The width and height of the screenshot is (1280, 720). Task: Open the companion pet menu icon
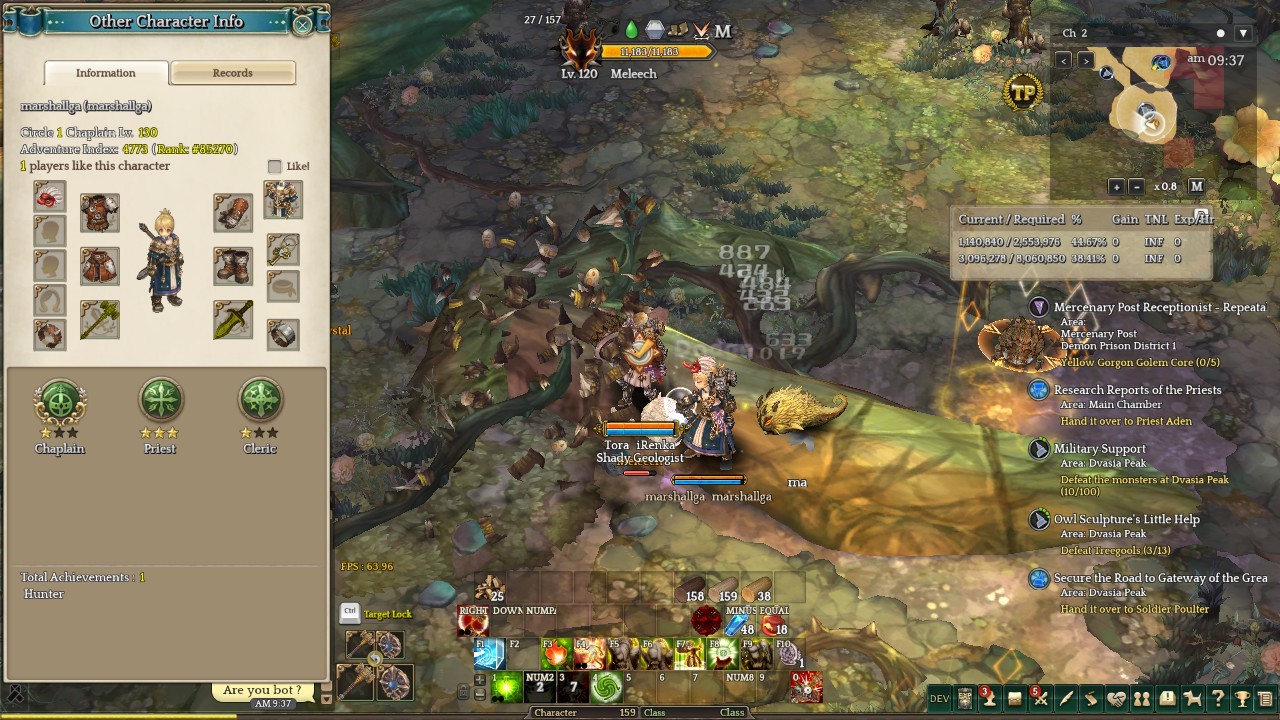tap(1192, 699)
